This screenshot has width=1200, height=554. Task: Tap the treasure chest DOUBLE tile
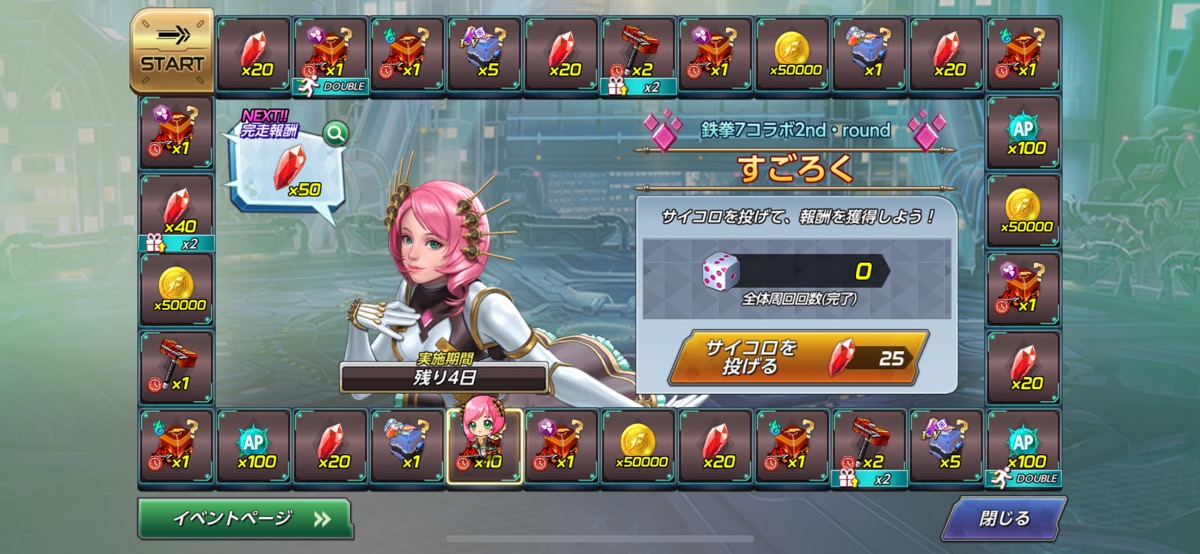(x=331, y=55)
